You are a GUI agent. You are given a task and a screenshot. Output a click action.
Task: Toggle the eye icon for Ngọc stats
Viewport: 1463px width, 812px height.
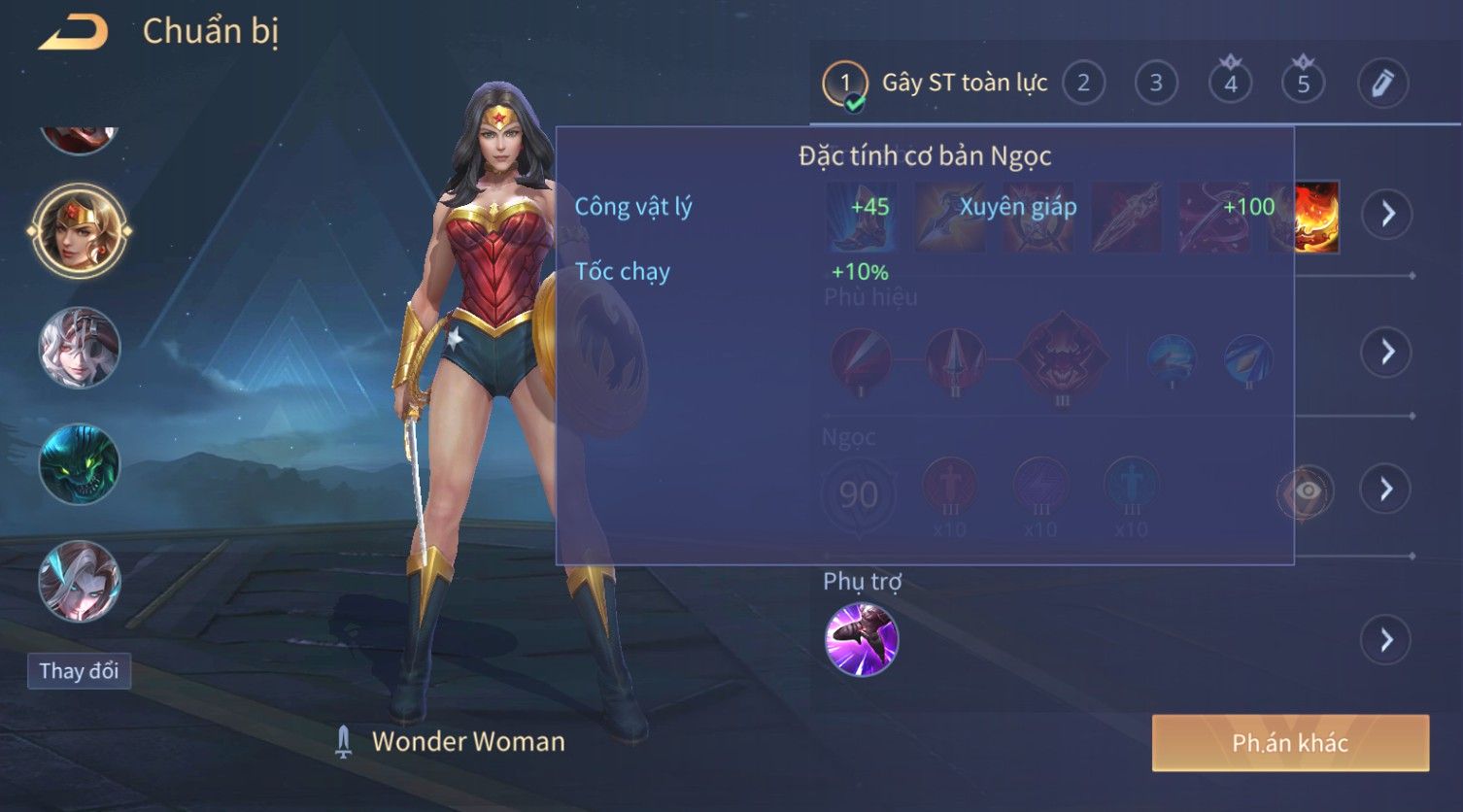(x=1306, y=491)
